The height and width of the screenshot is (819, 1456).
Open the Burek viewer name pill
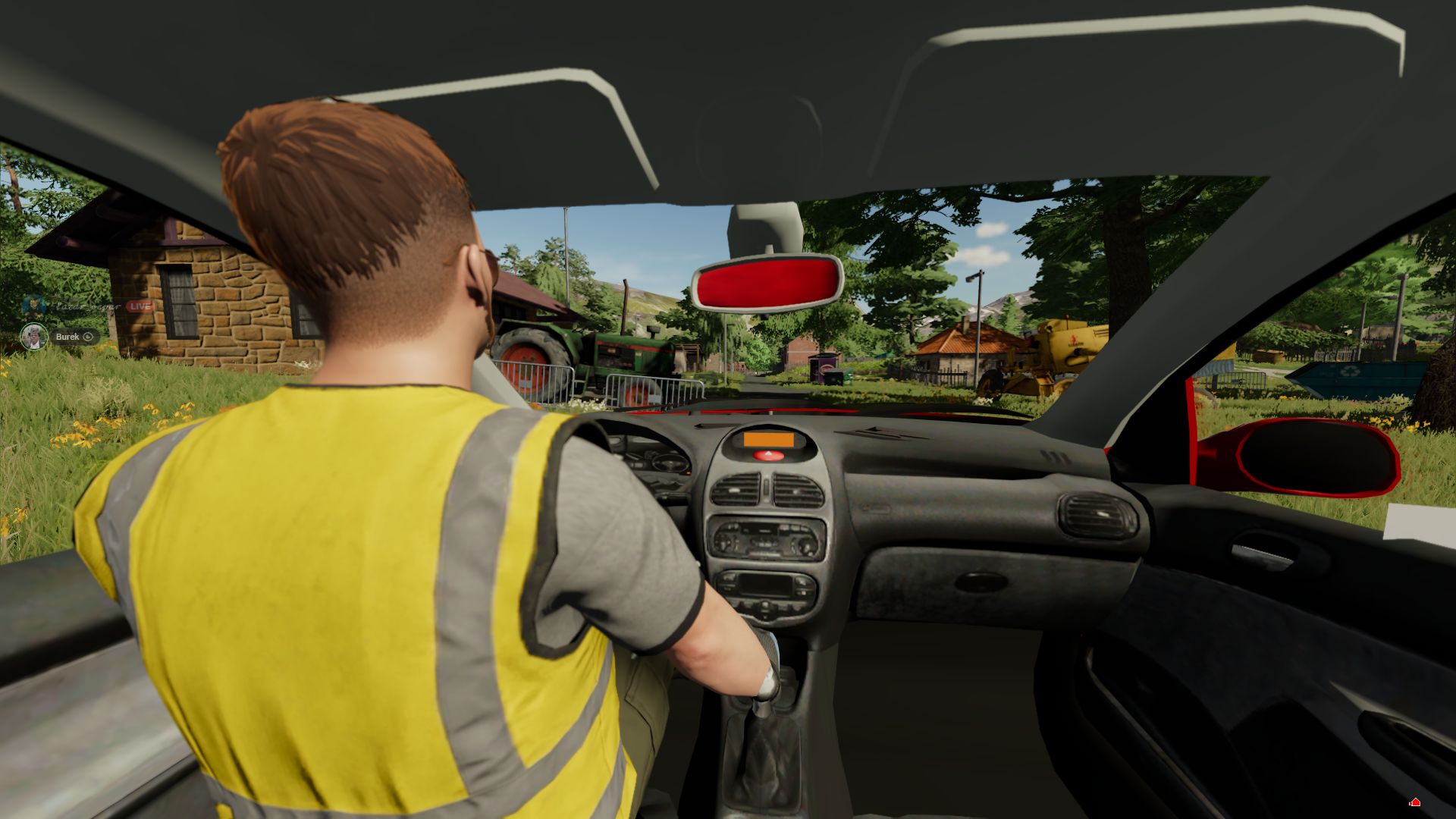(74, 337)
